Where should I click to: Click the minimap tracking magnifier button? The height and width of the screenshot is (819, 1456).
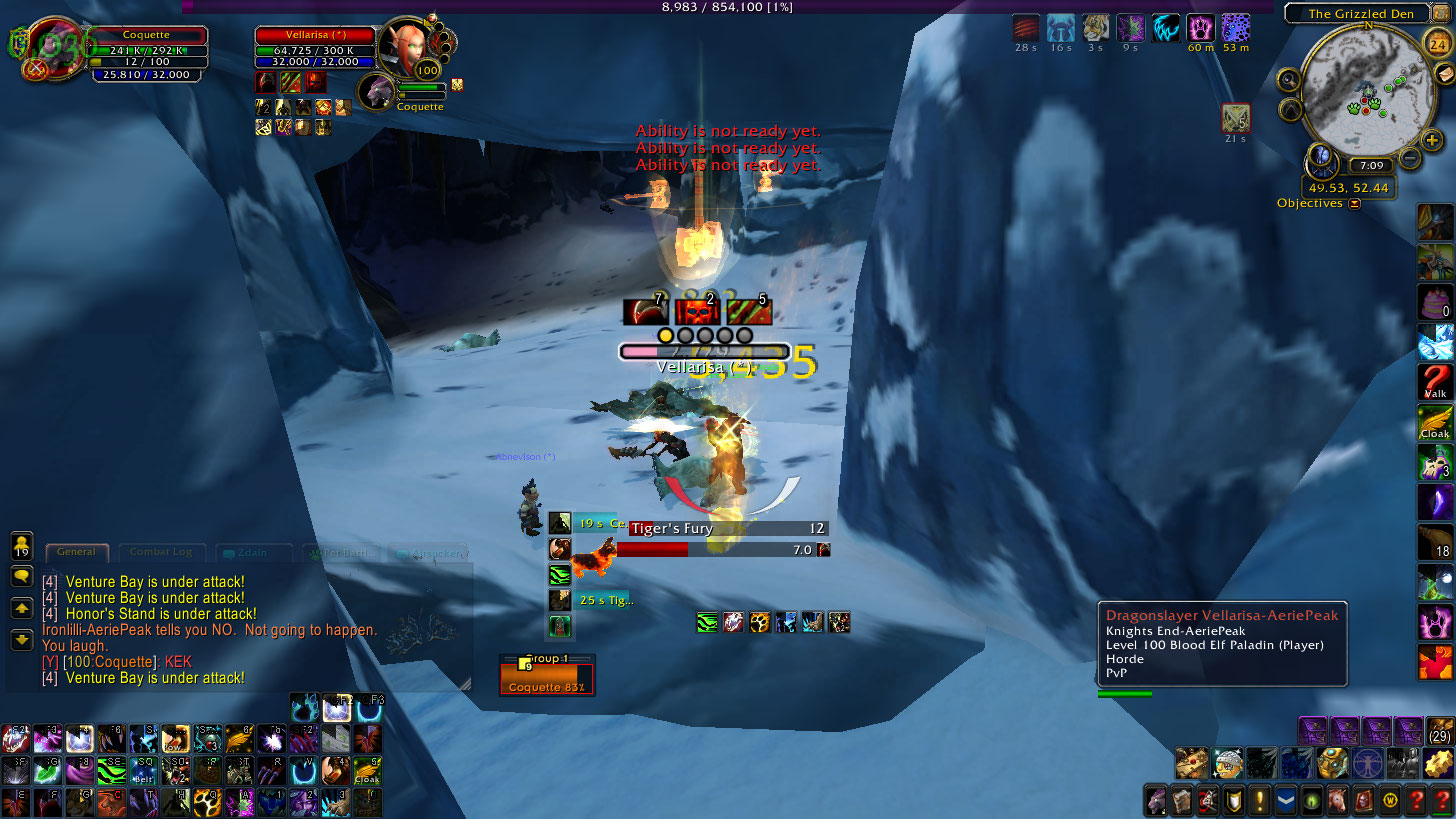[1290, 79]
